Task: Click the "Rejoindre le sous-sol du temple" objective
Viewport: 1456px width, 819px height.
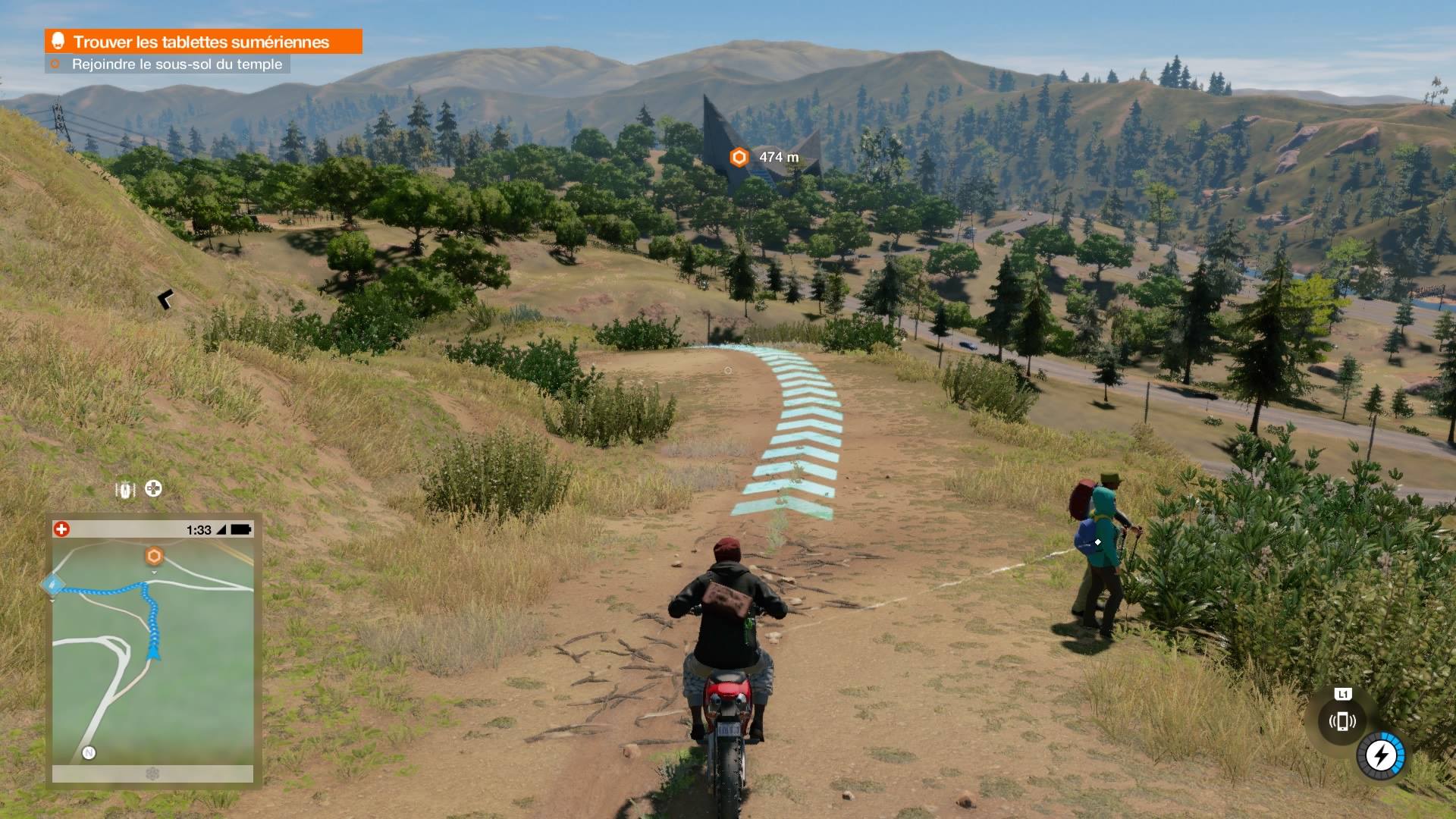Action: pyautogui.click(x=176, y=64)
